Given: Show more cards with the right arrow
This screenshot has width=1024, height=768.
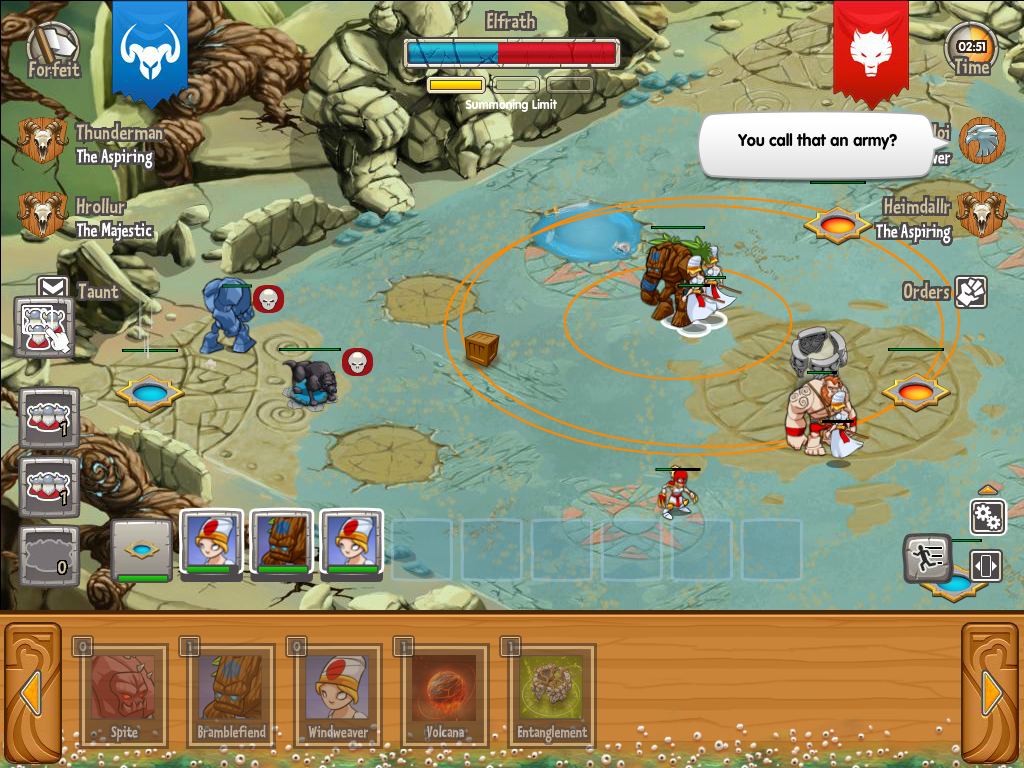Looking at the screenshot, I should pyautogui.click(x=992, y=692).
